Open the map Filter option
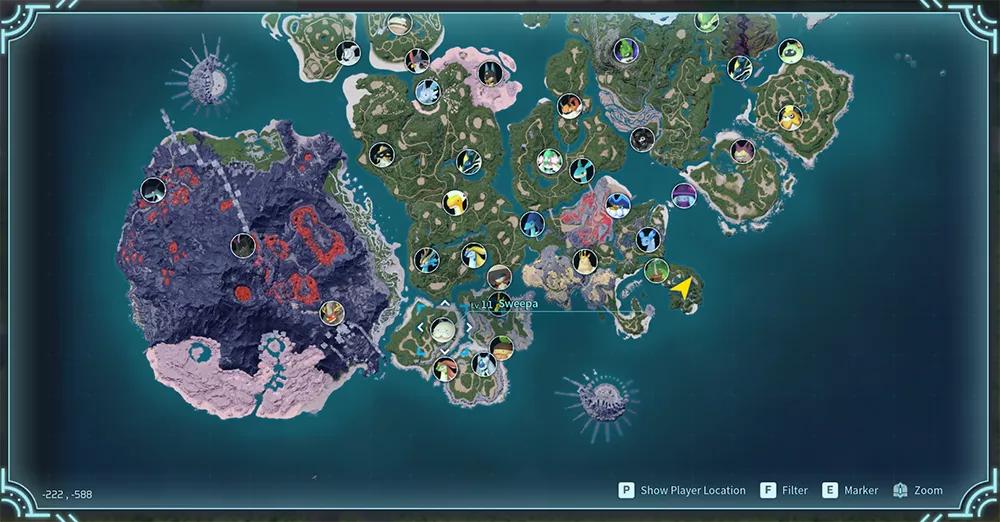The height and width of the screenshot is (522, 1000). (784, 490)
